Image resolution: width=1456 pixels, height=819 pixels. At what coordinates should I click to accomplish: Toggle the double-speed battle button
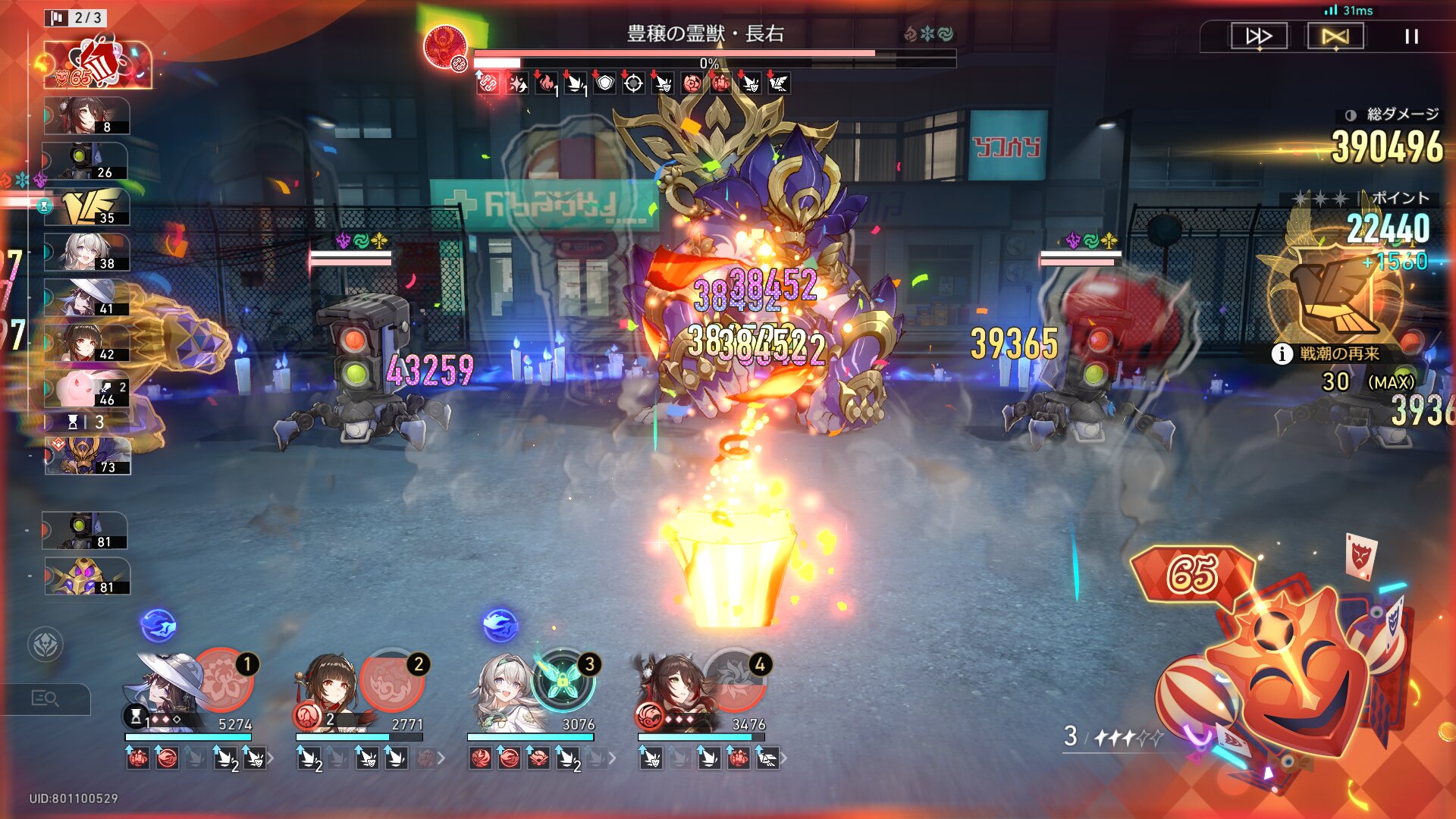pos(1259,36)
